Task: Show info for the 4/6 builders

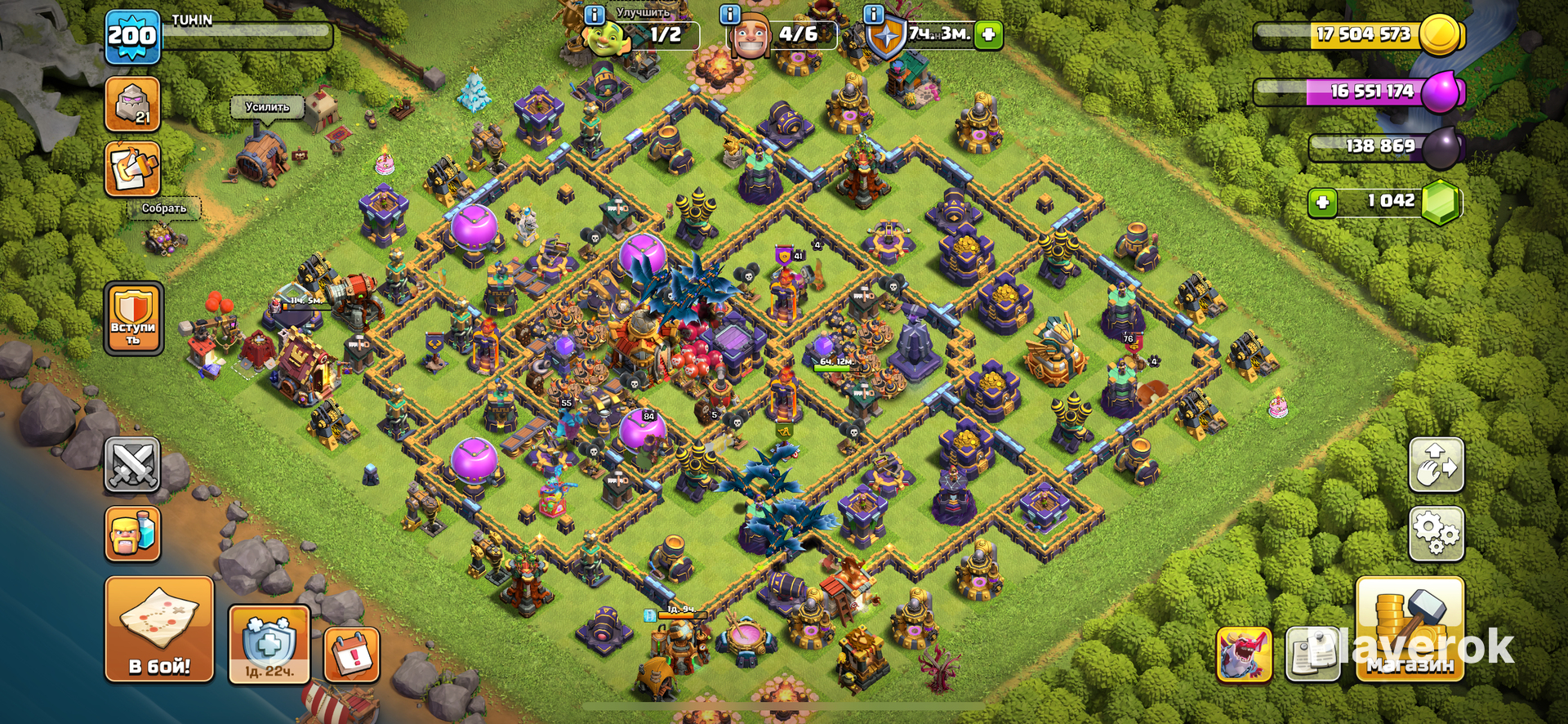Action: coord(729,14)
